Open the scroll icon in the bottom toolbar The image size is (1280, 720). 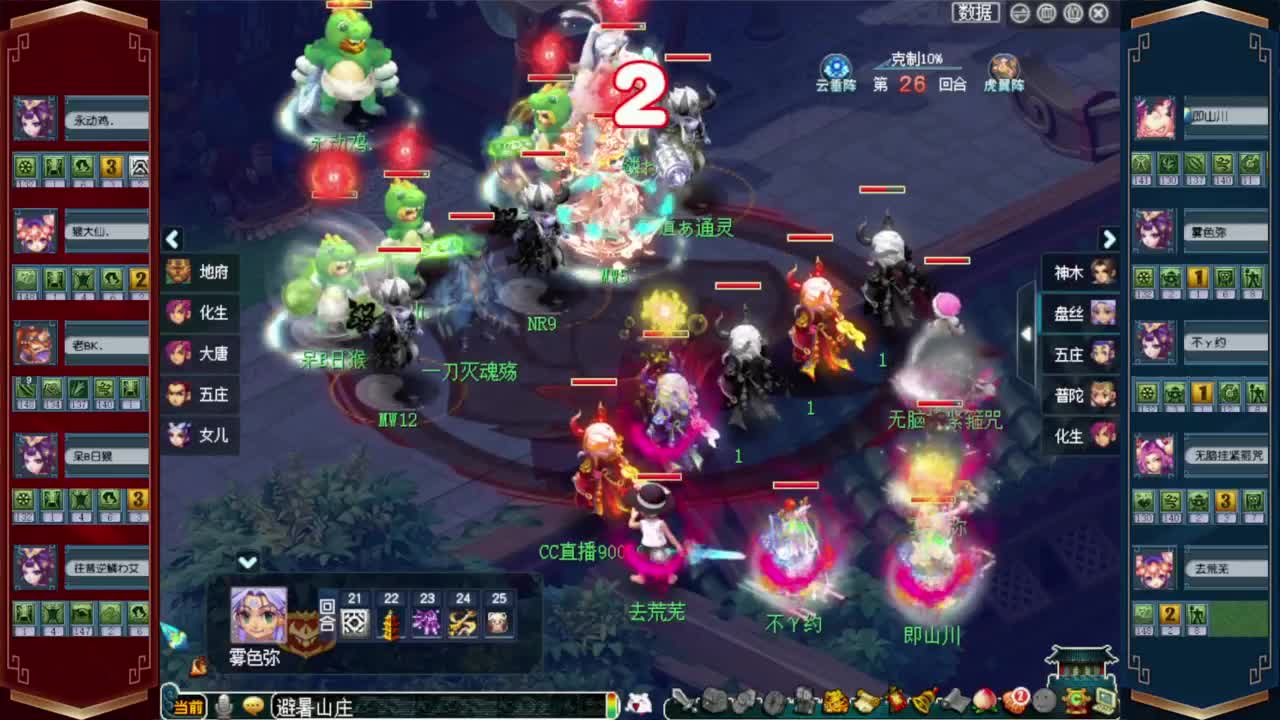[864, 701]
